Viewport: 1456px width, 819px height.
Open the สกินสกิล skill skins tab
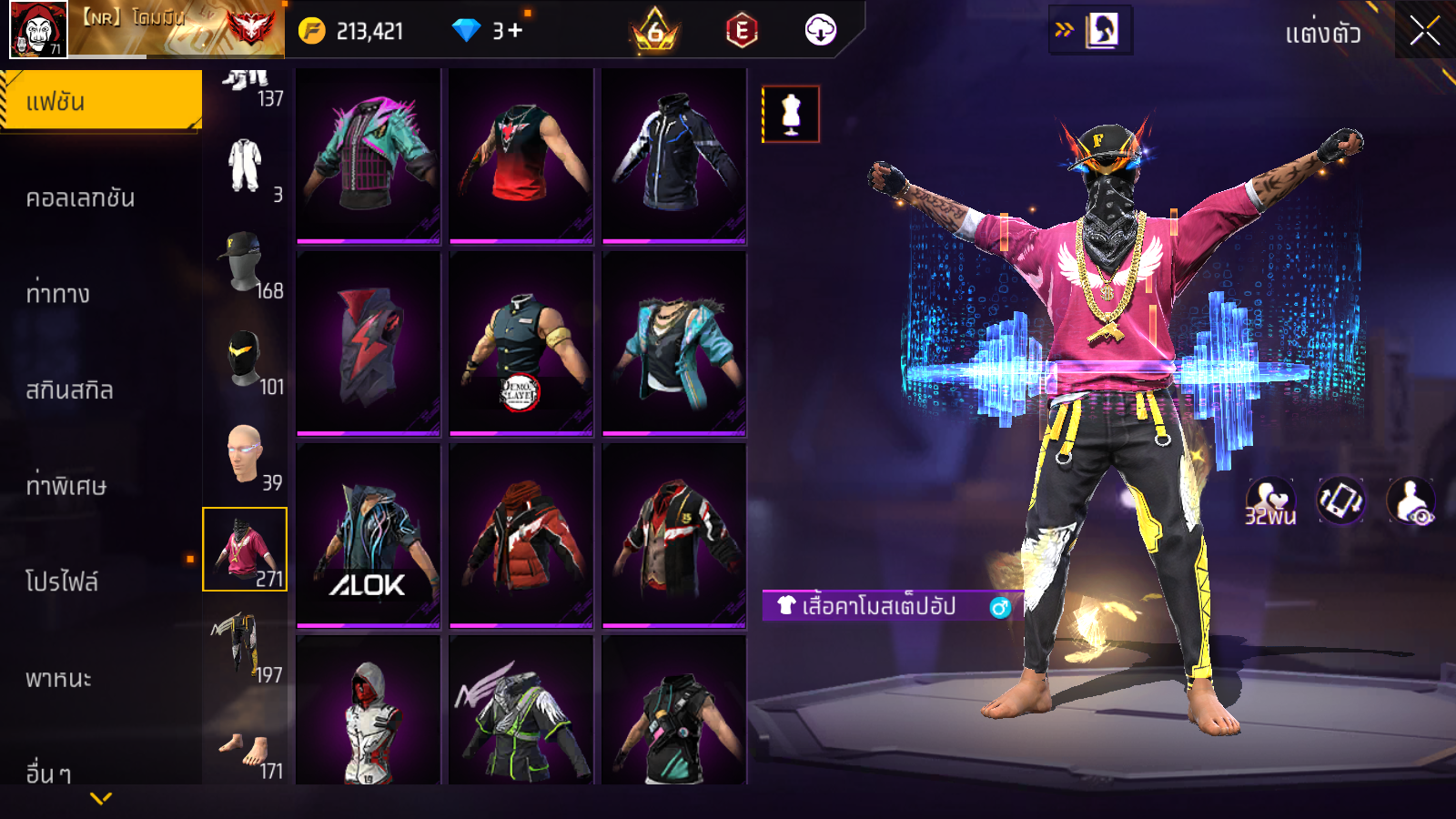coord(70,389)
